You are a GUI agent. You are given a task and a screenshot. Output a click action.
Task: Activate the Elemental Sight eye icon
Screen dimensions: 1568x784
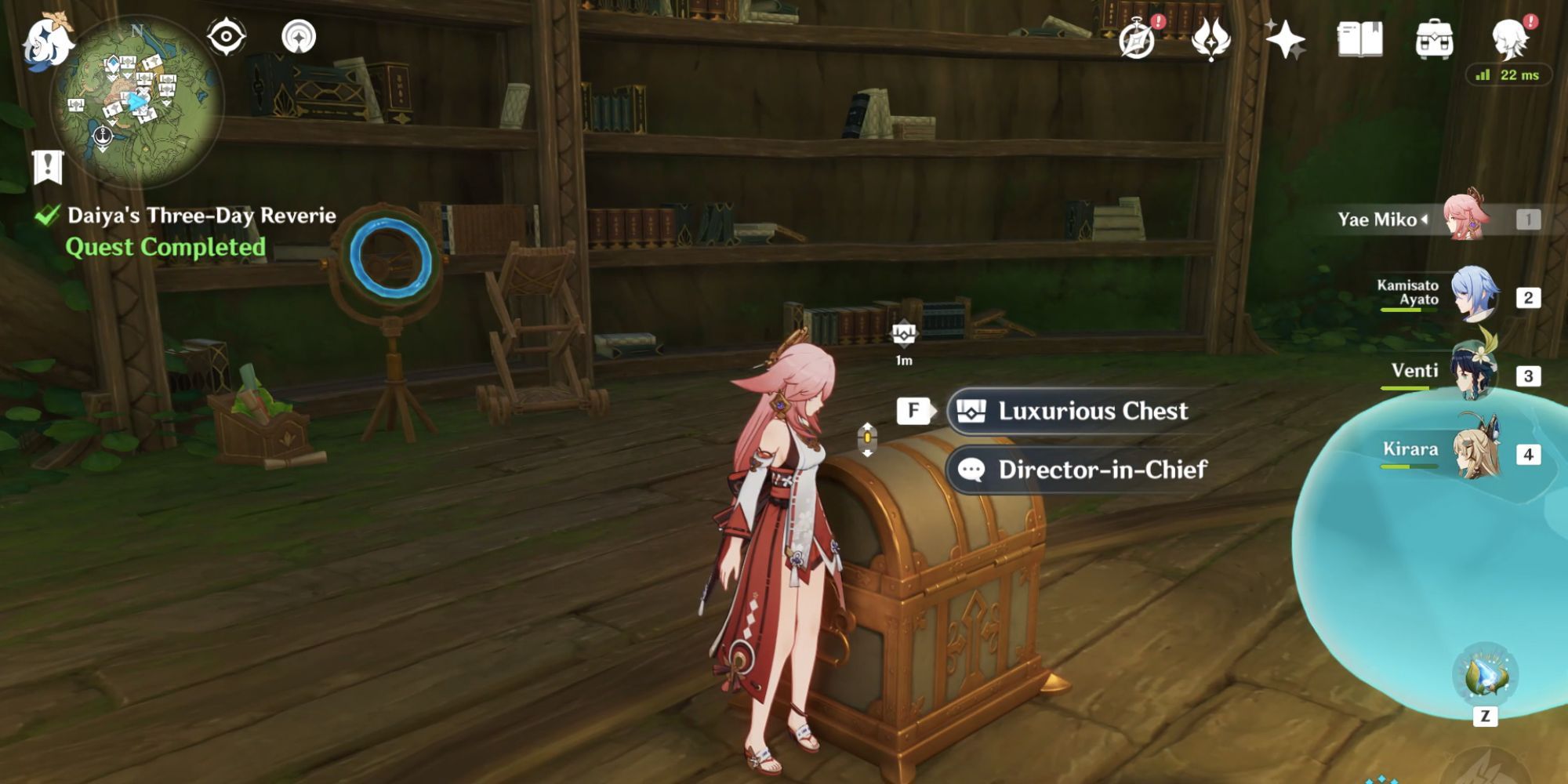(226, 35)
